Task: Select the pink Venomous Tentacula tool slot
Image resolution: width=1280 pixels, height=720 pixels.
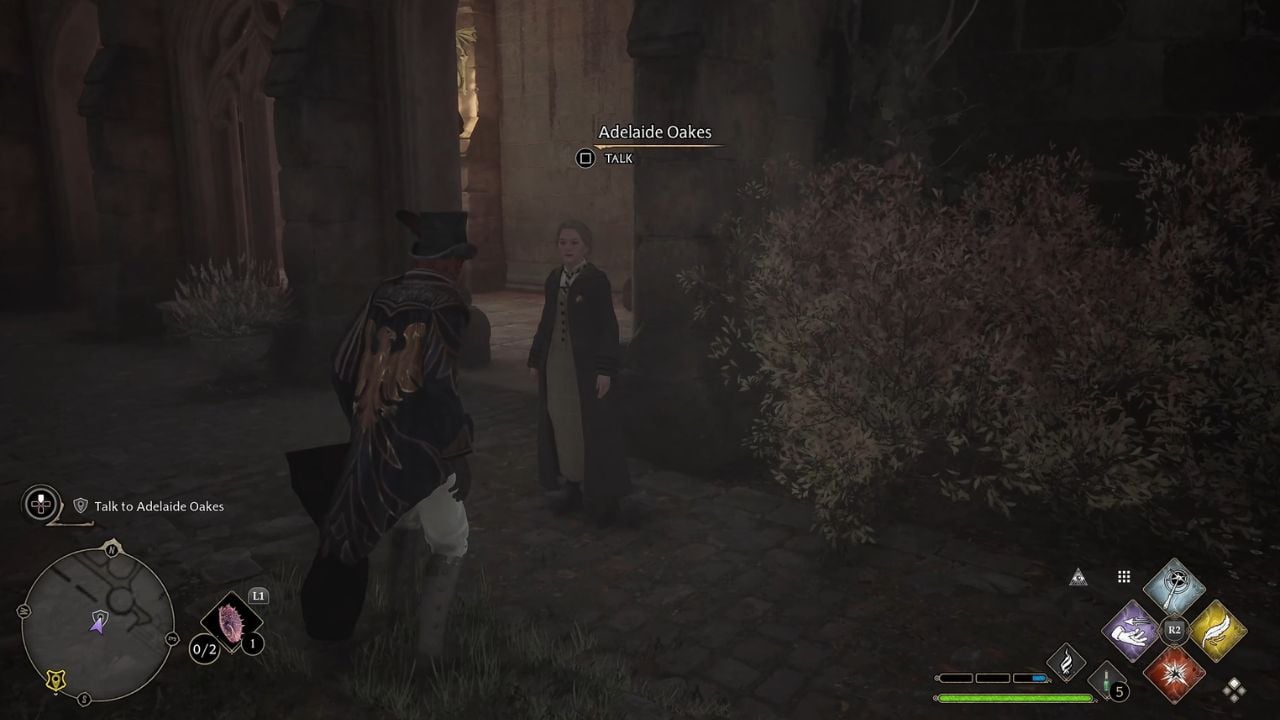Action: pos(232,624)
